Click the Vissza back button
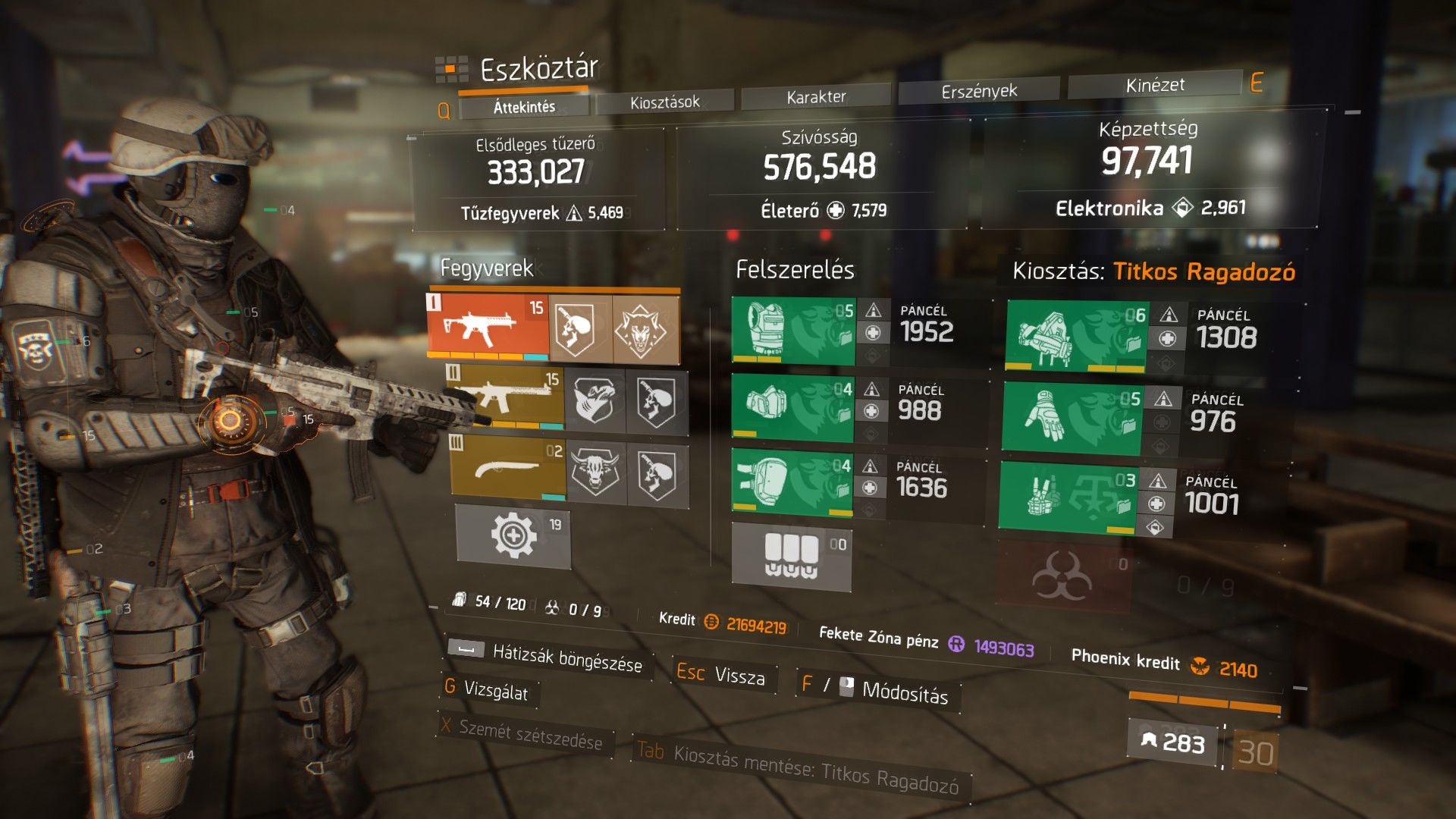Image resolution: width=1456 pixels, height=819 pixels. pos(725,675)
